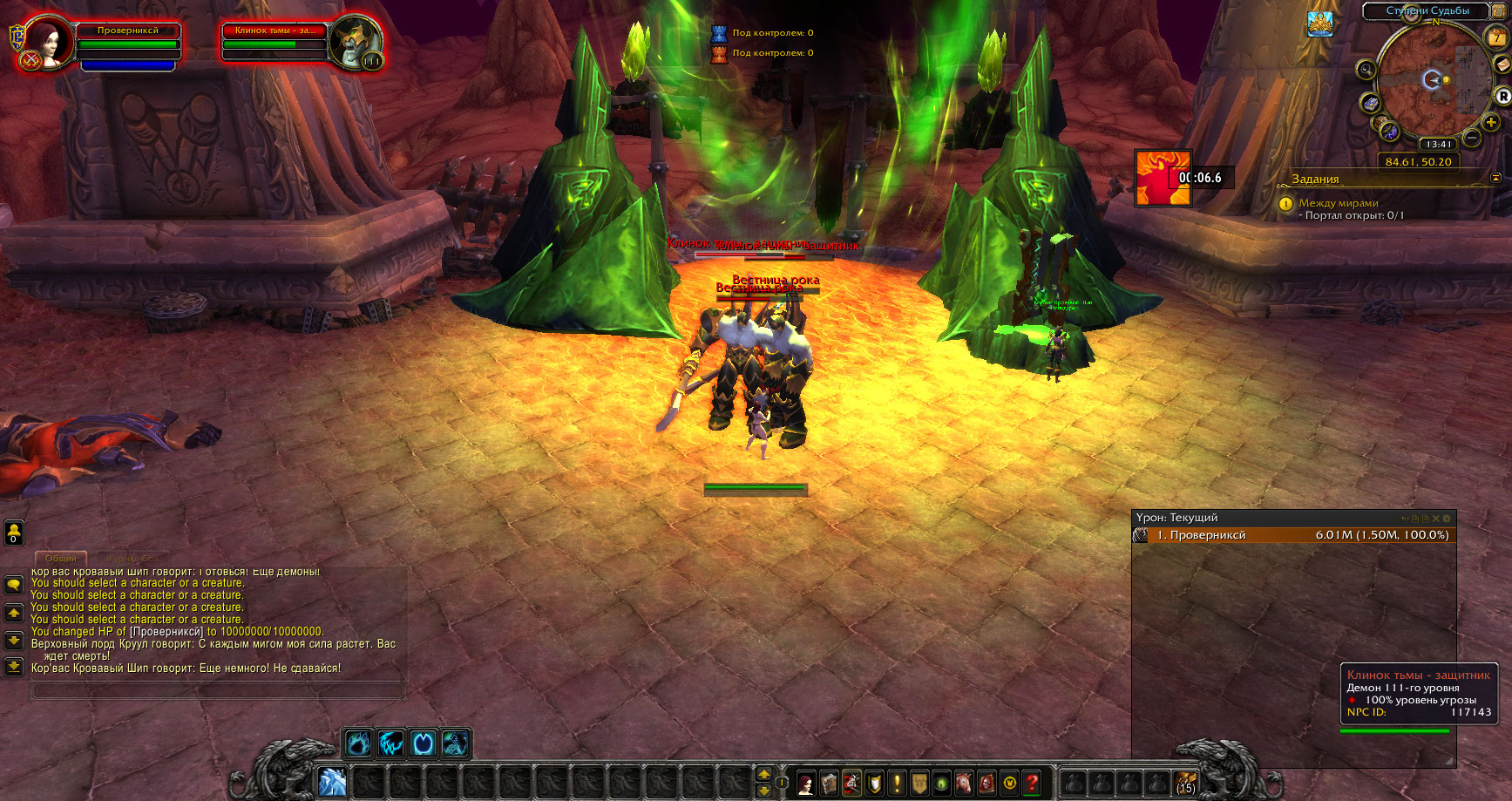
Task: Open the character info micro button
Action: [x=806, y=783]
